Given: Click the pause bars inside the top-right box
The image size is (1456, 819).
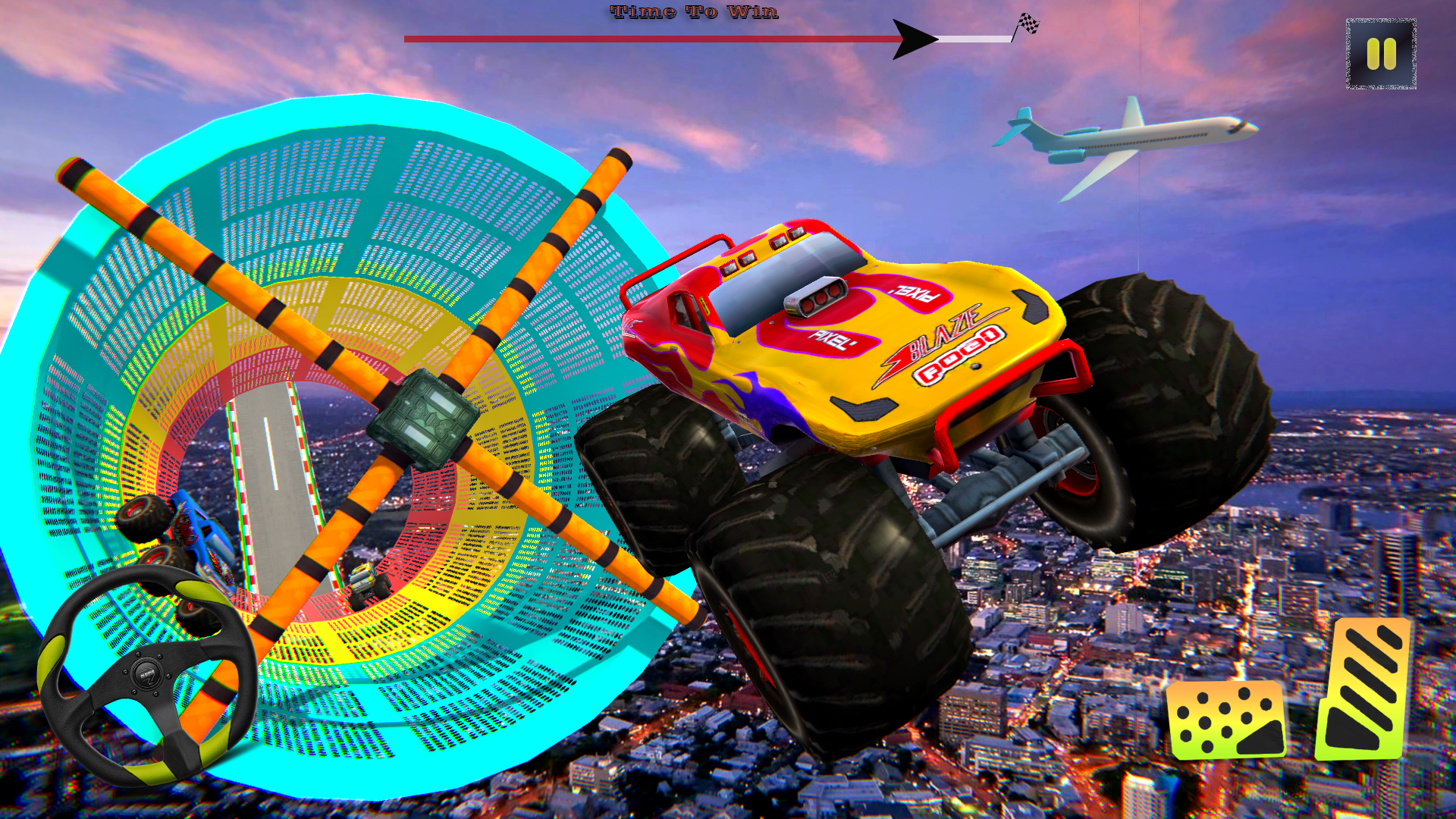Looking at the screenshot, I should point(1381,54).
